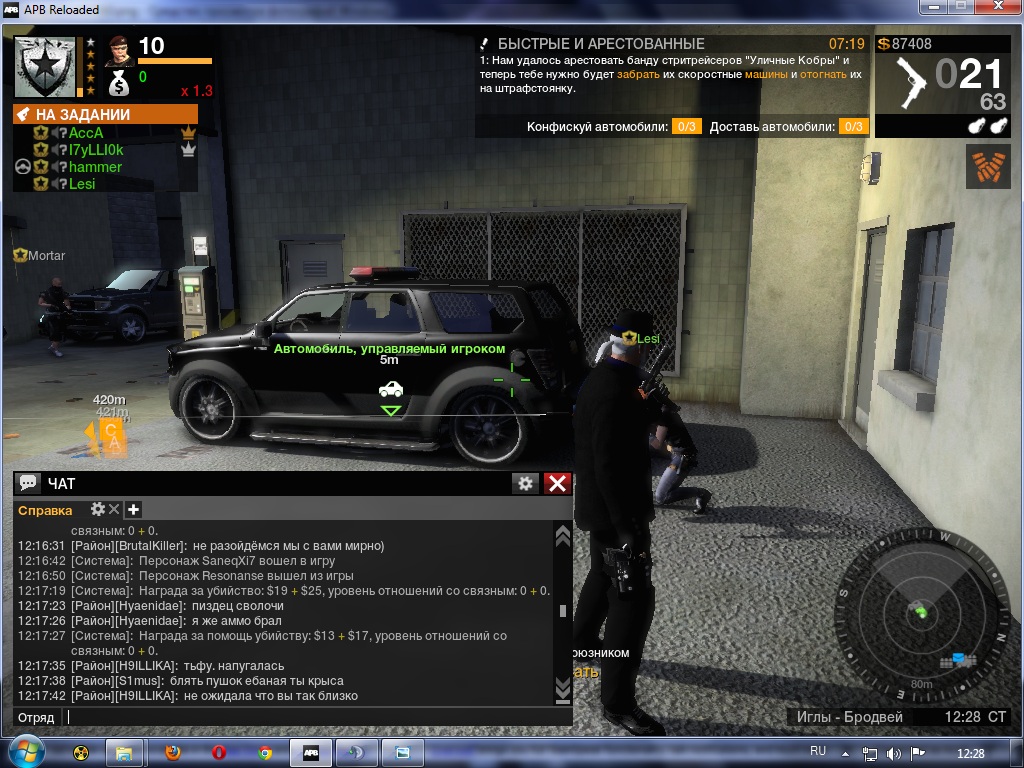Add a new chat tab with the plus button

pos(133,510)
